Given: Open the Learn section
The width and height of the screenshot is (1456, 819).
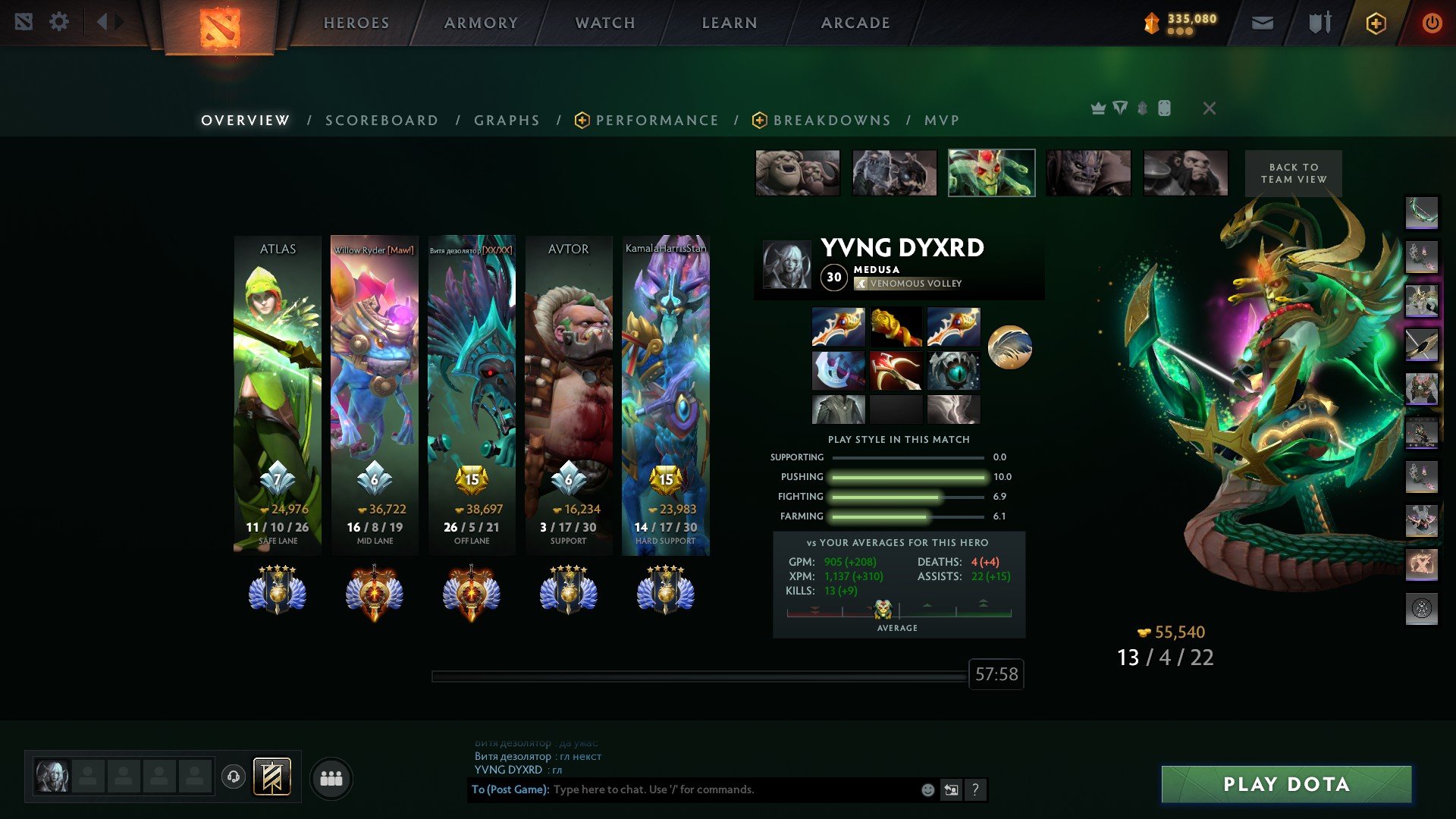Looking at the screenshot, I should (x=730, y=23).
